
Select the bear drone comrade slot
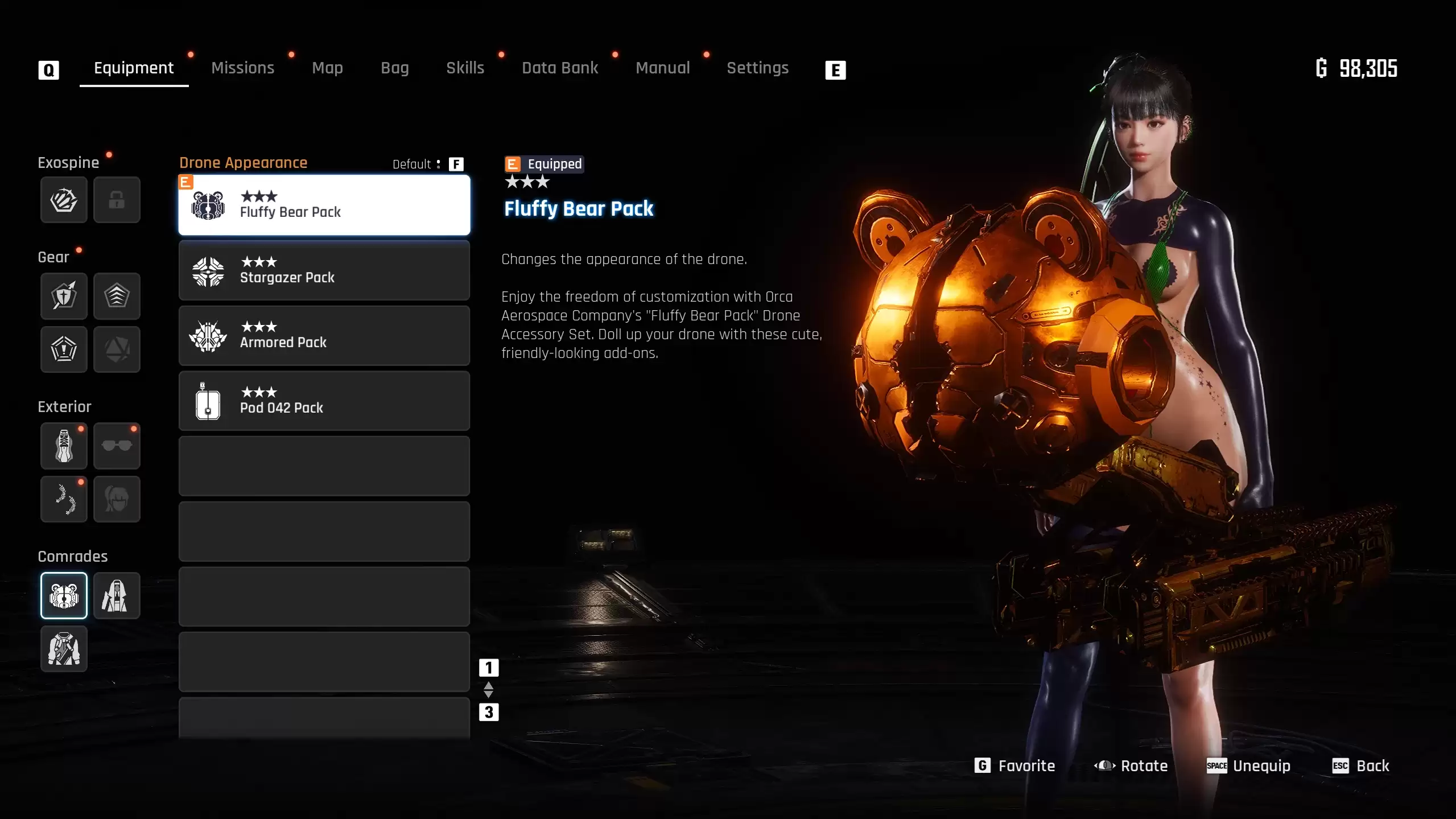tap(64, 595)
